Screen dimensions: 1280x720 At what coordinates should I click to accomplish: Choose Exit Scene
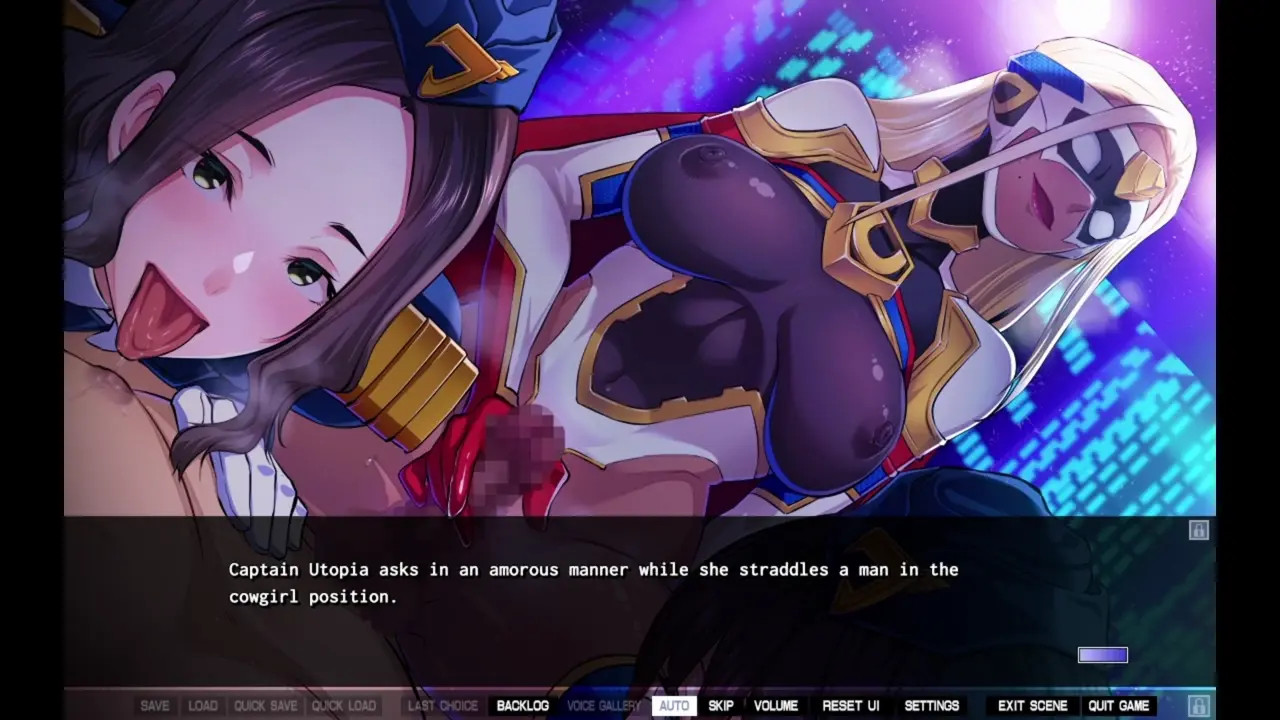(1033, 705)
